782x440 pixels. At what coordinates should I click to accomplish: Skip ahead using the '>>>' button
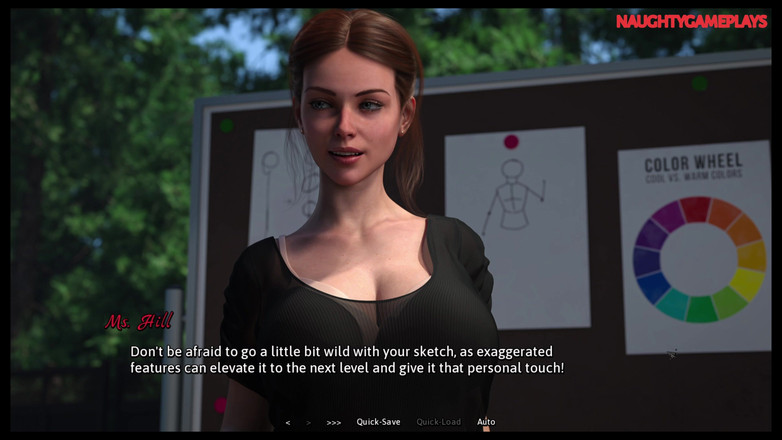coord(334,422)
